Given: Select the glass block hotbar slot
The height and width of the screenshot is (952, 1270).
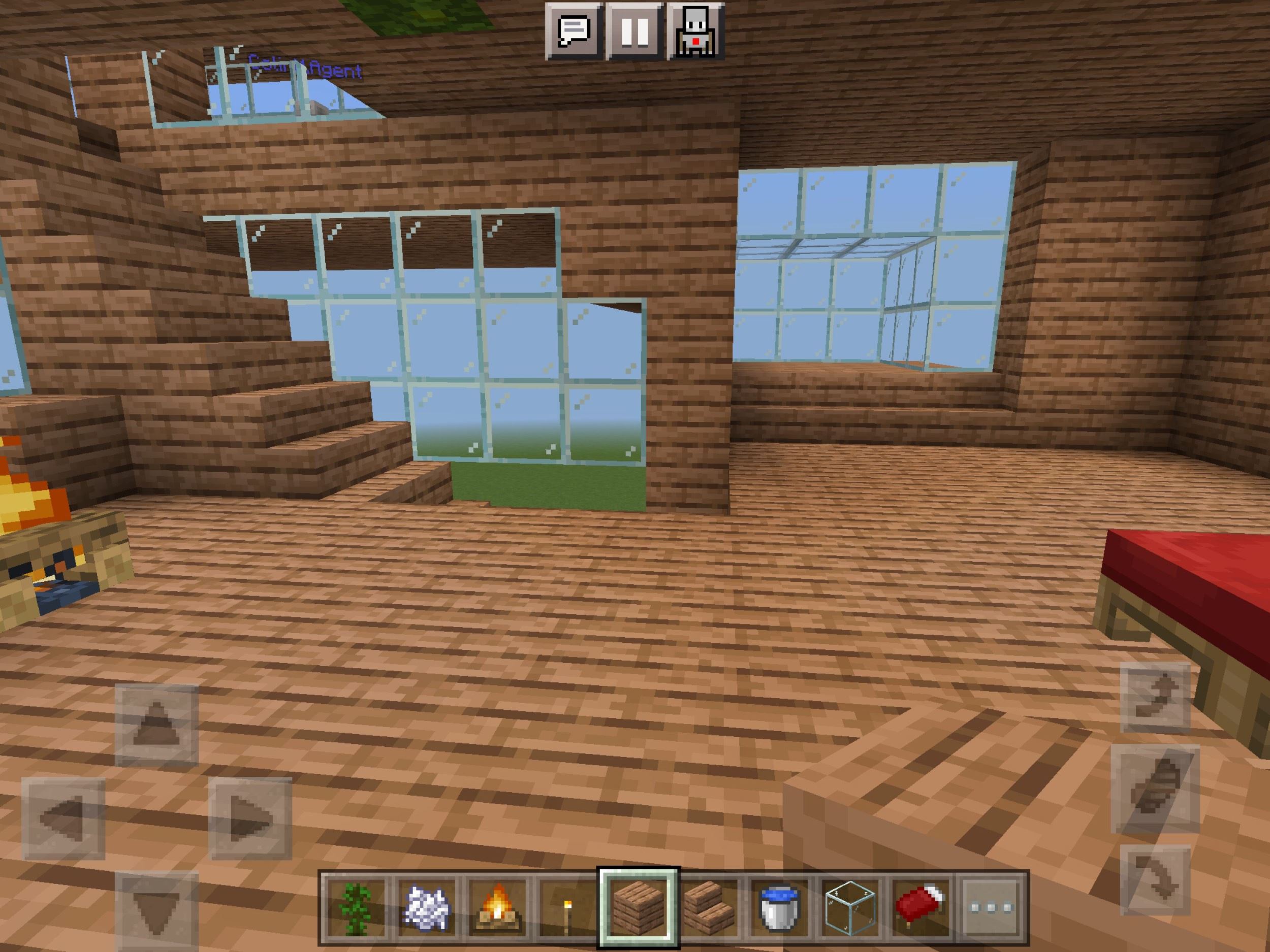Looking at the screenshot, I should 850,908.
